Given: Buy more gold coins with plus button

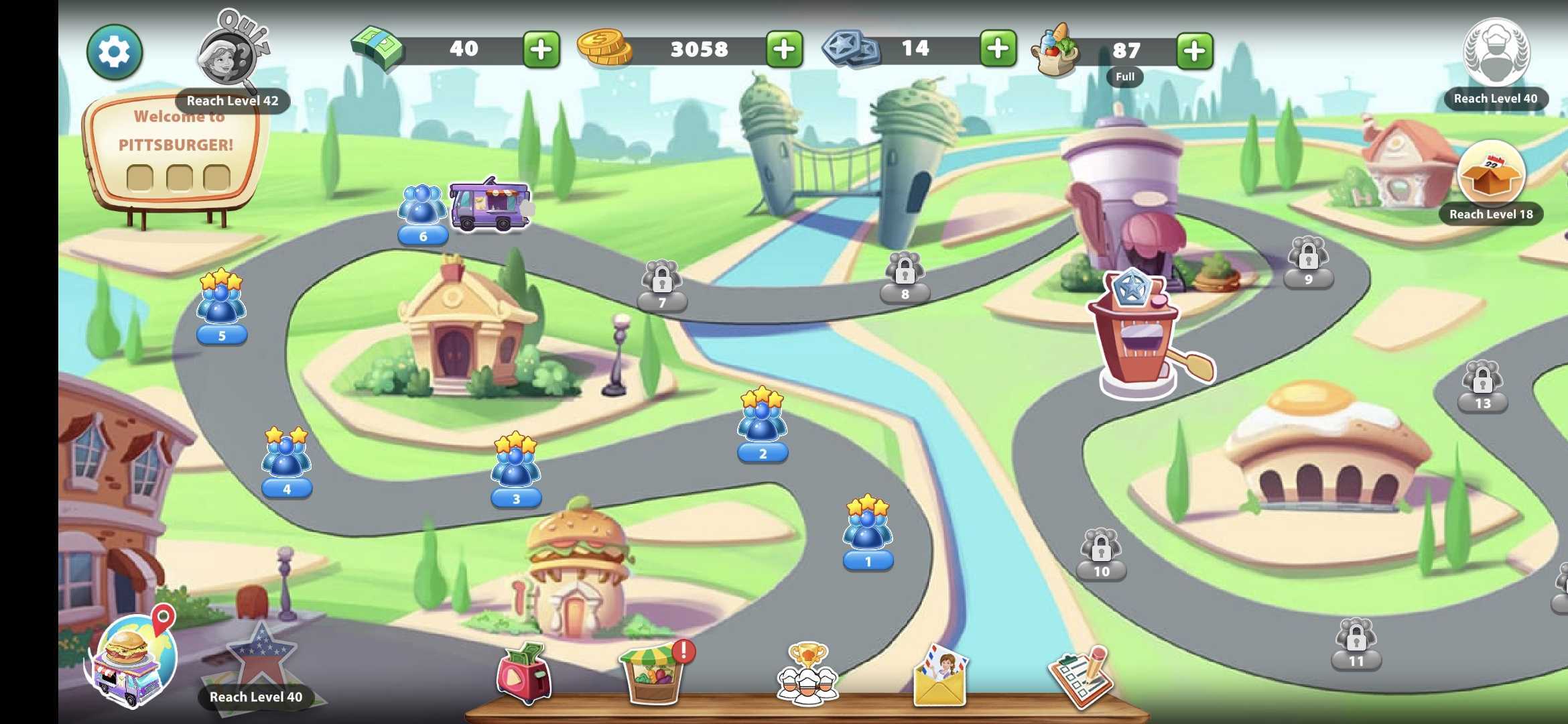Looking at the screenshot, I should tap(784, 50).
